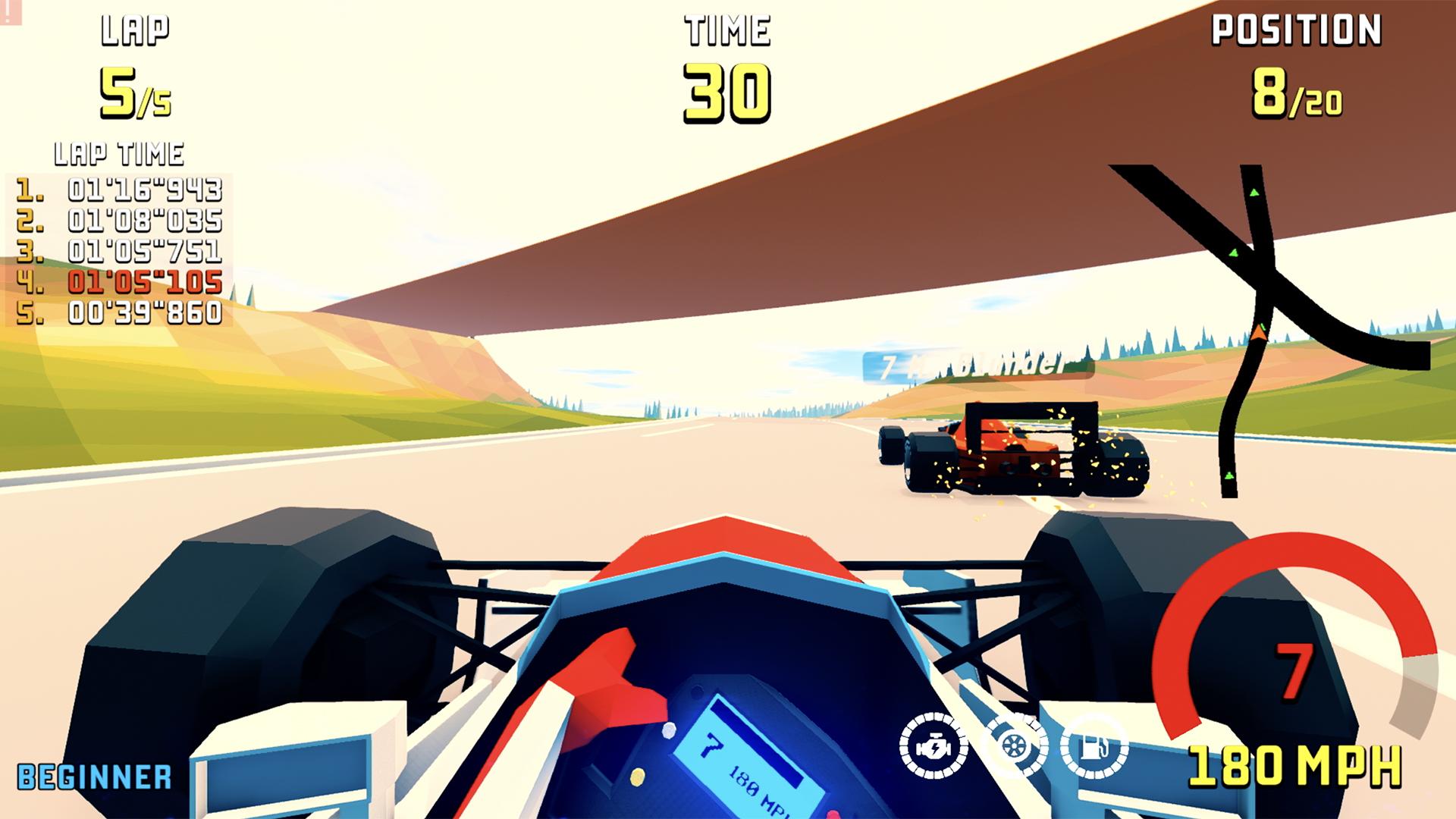This screenshot has height=819, width=1456.
Task: Click the red exclamation alert icon
Action: pyautogui.click(x=8, y=12)
